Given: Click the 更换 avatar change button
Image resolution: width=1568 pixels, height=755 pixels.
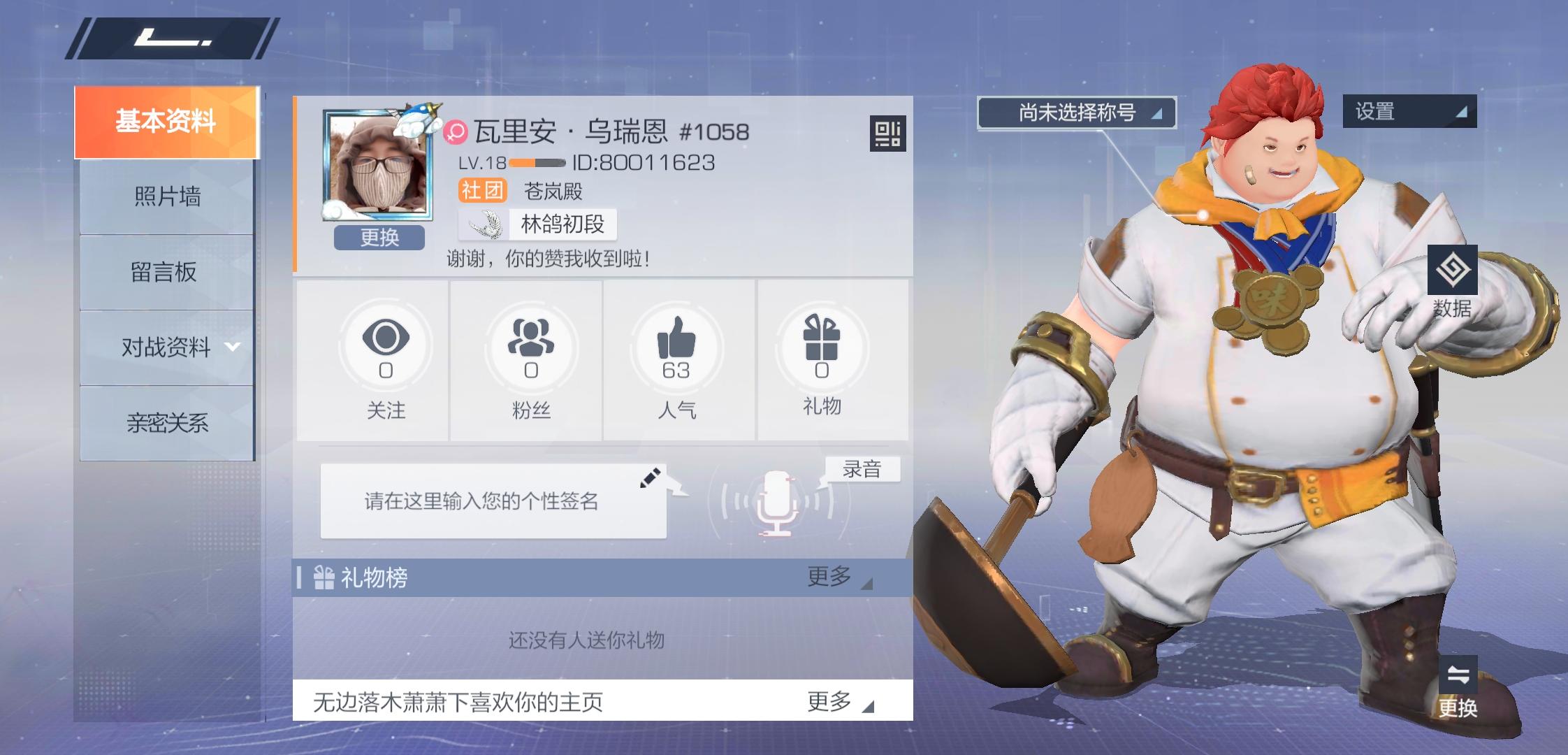Looking at the screenshot, I should (378, 238).
